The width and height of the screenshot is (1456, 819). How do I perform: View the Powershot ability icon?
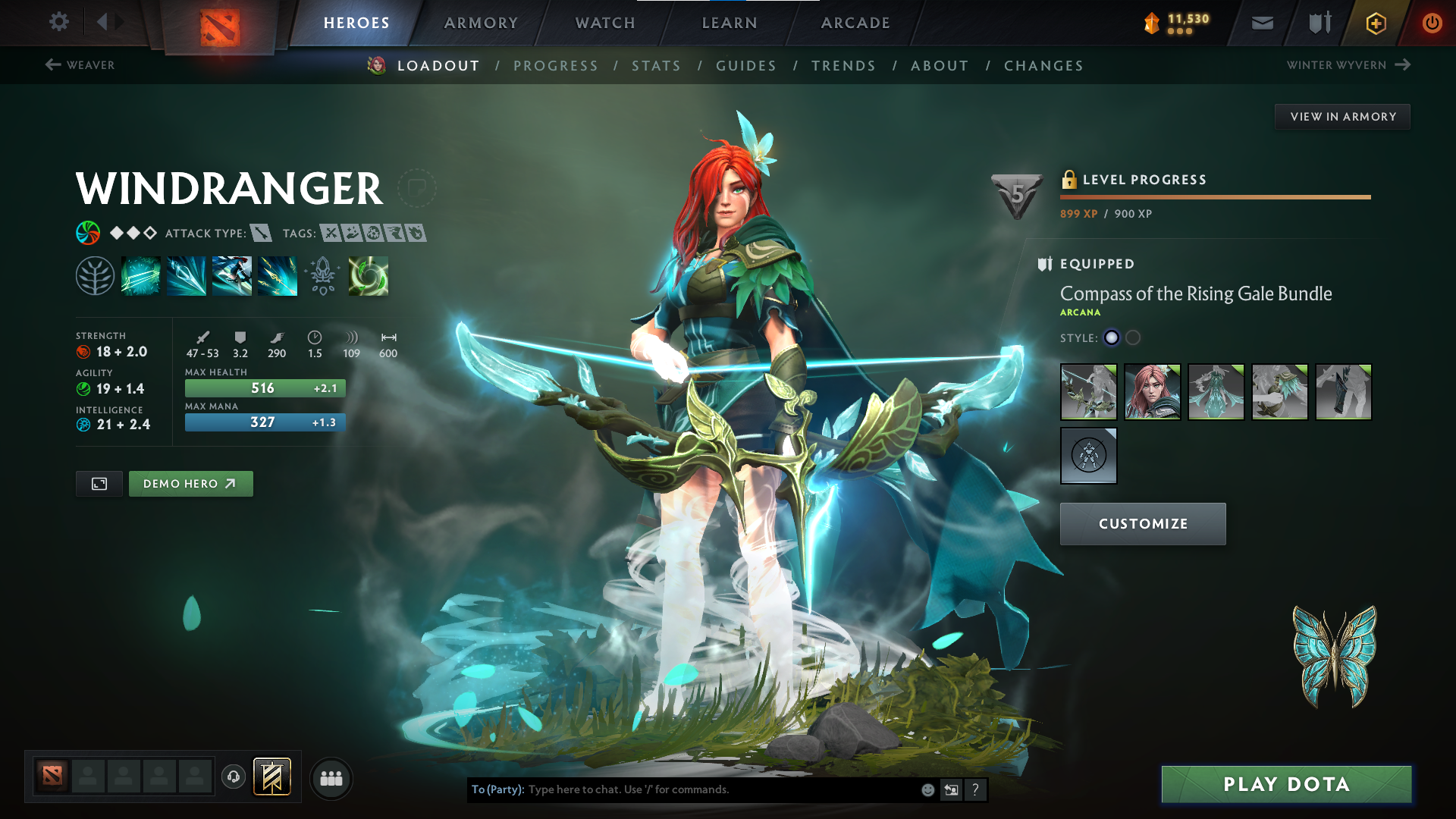[x=187, y=275]
